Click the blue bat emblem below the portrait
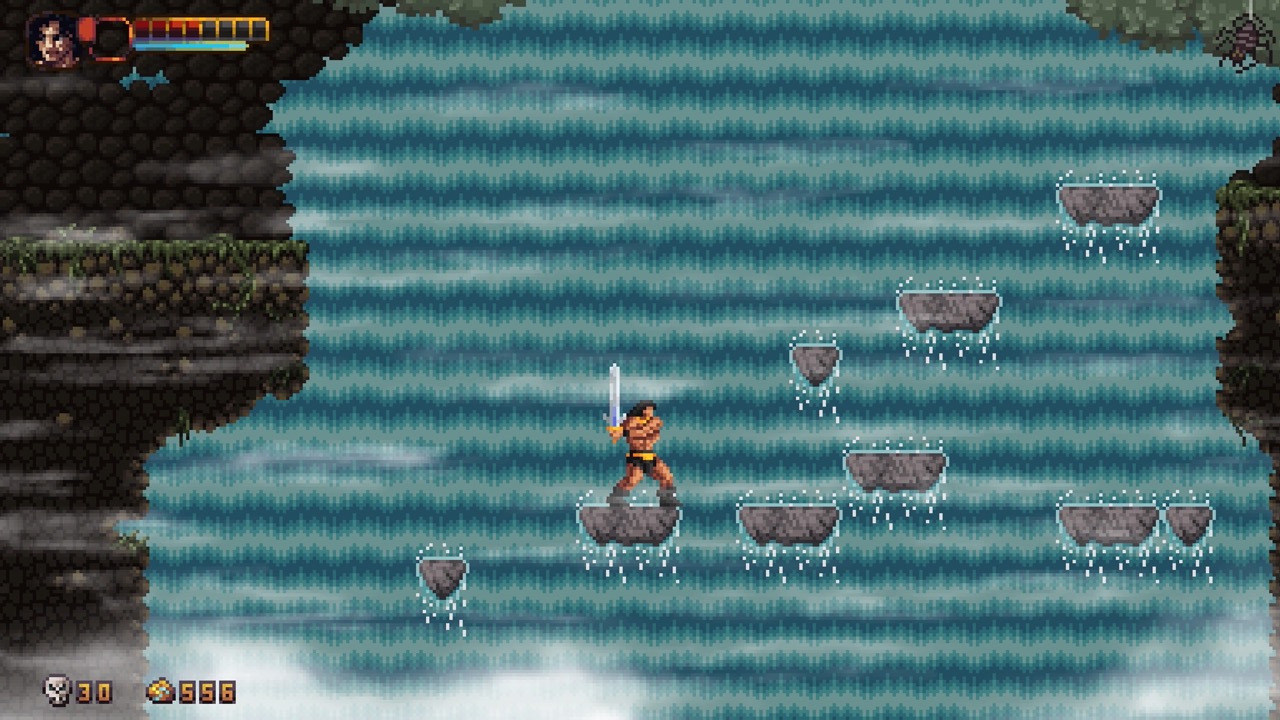 click(144, 79)
